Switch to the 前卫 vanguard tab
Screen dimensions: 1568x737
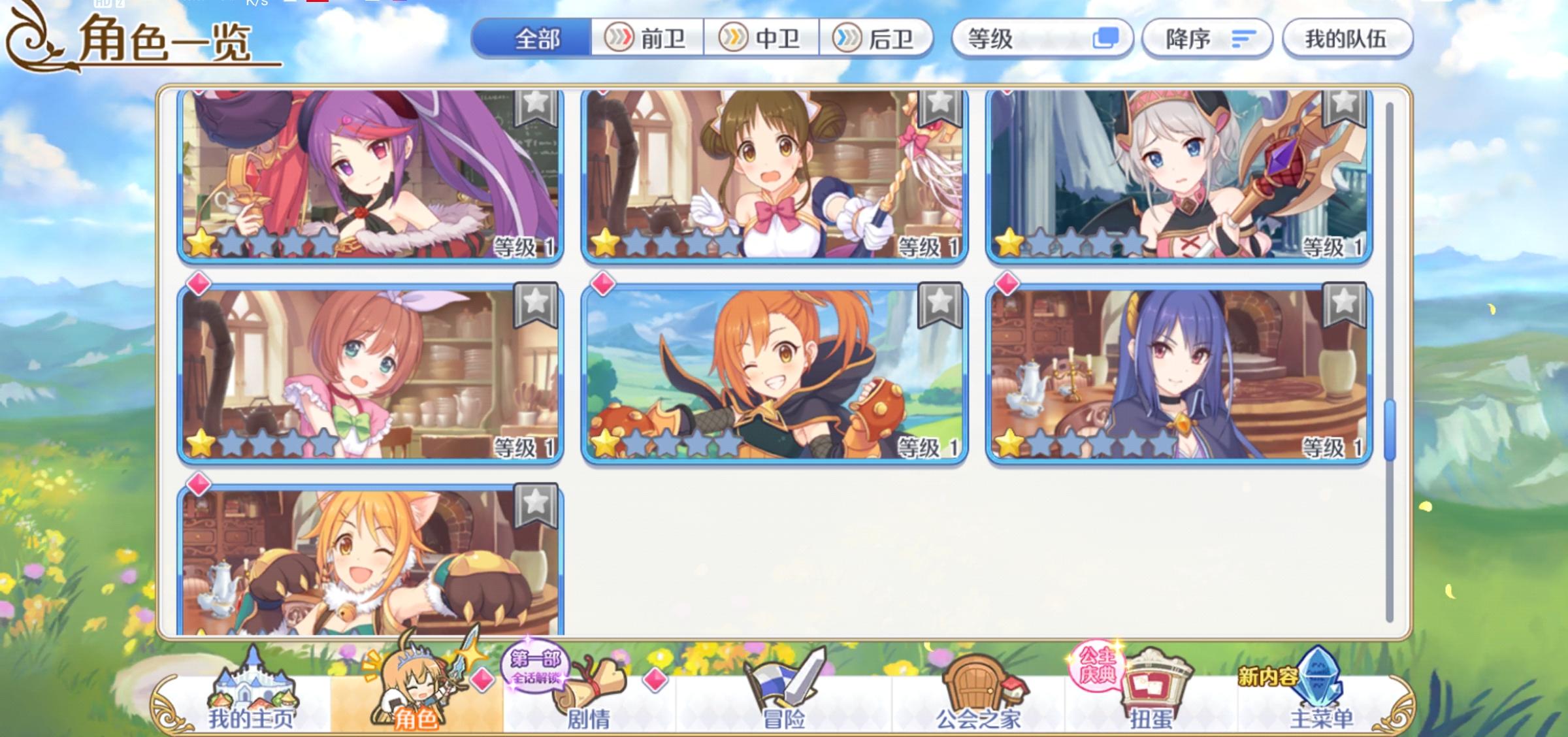tap(649, 37)
